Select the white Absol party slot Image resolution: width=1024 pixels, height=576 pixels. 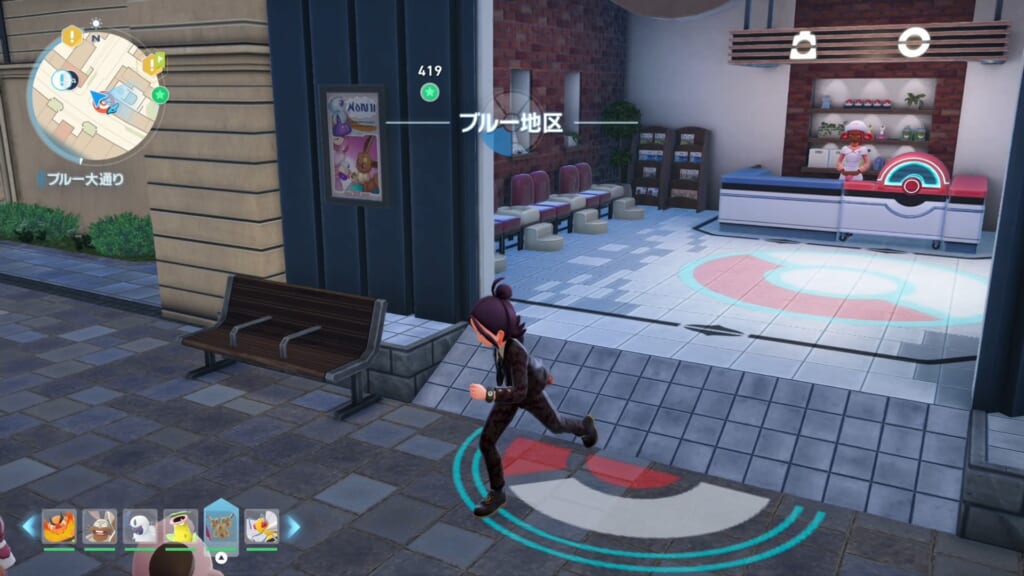pyautogui.click(x=139, y=526)
